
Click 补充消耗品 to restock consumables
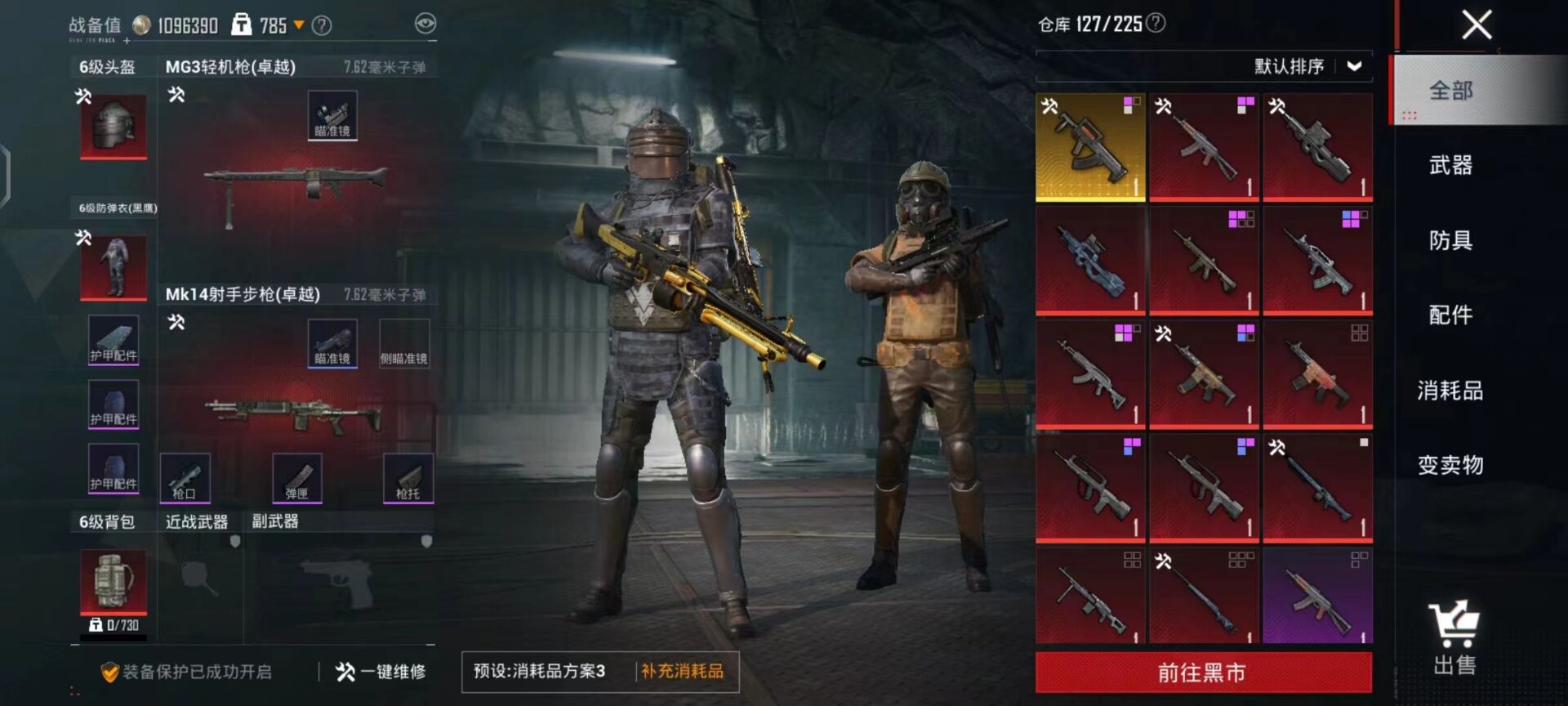(682, 672)
